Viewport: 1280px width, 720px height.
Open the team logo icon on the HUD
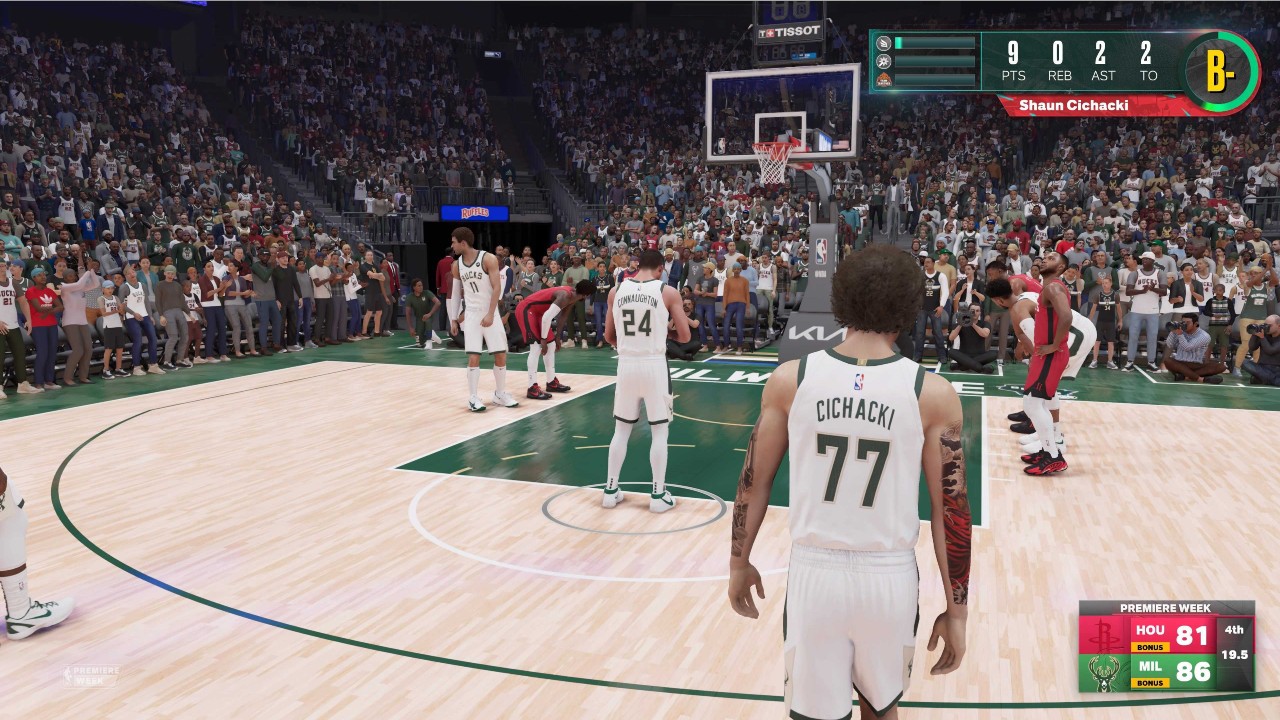click(x=884, y=78)
